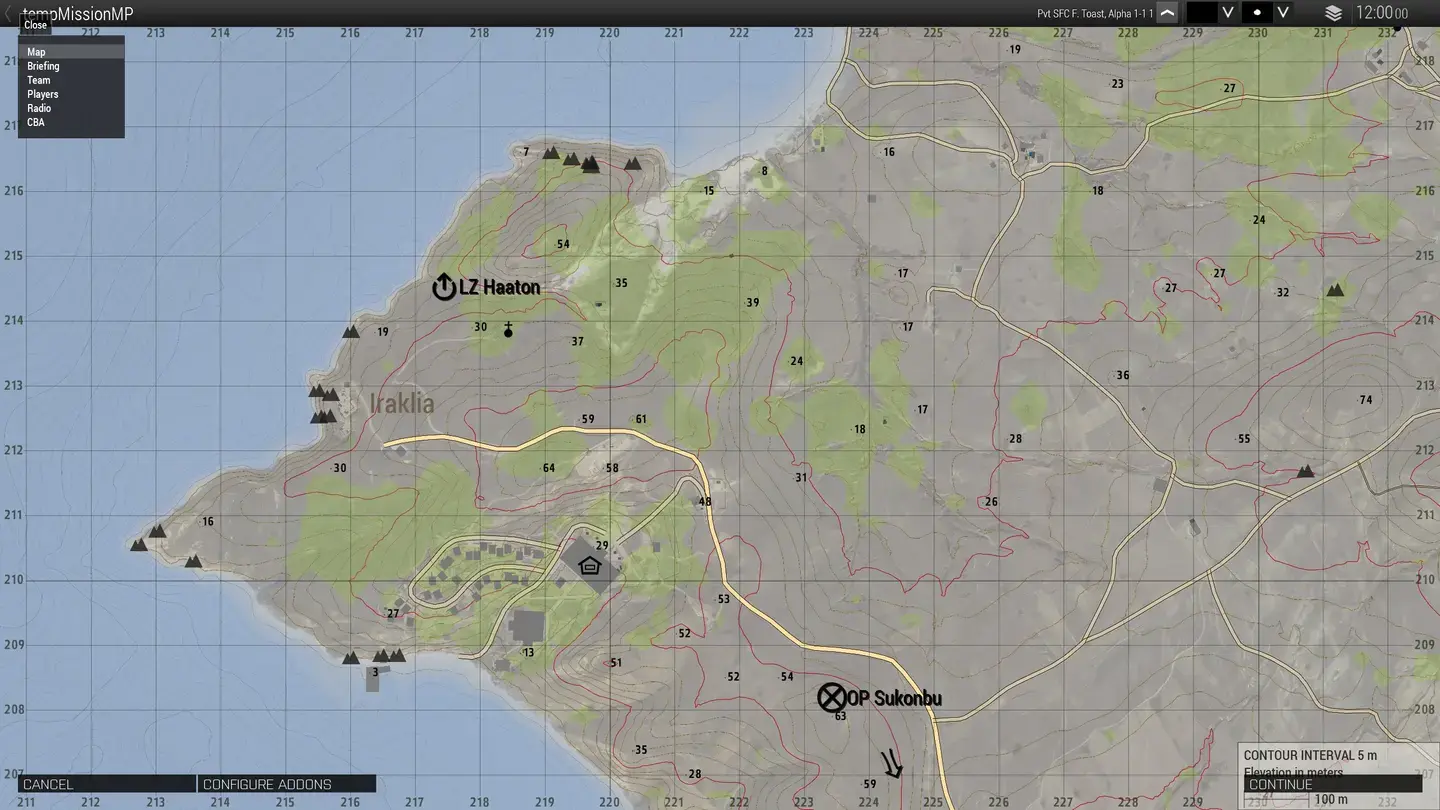The width and height of the screenshot is (1440, 810).
Task: Switch to the Briefing section
Action: (43, 65)
